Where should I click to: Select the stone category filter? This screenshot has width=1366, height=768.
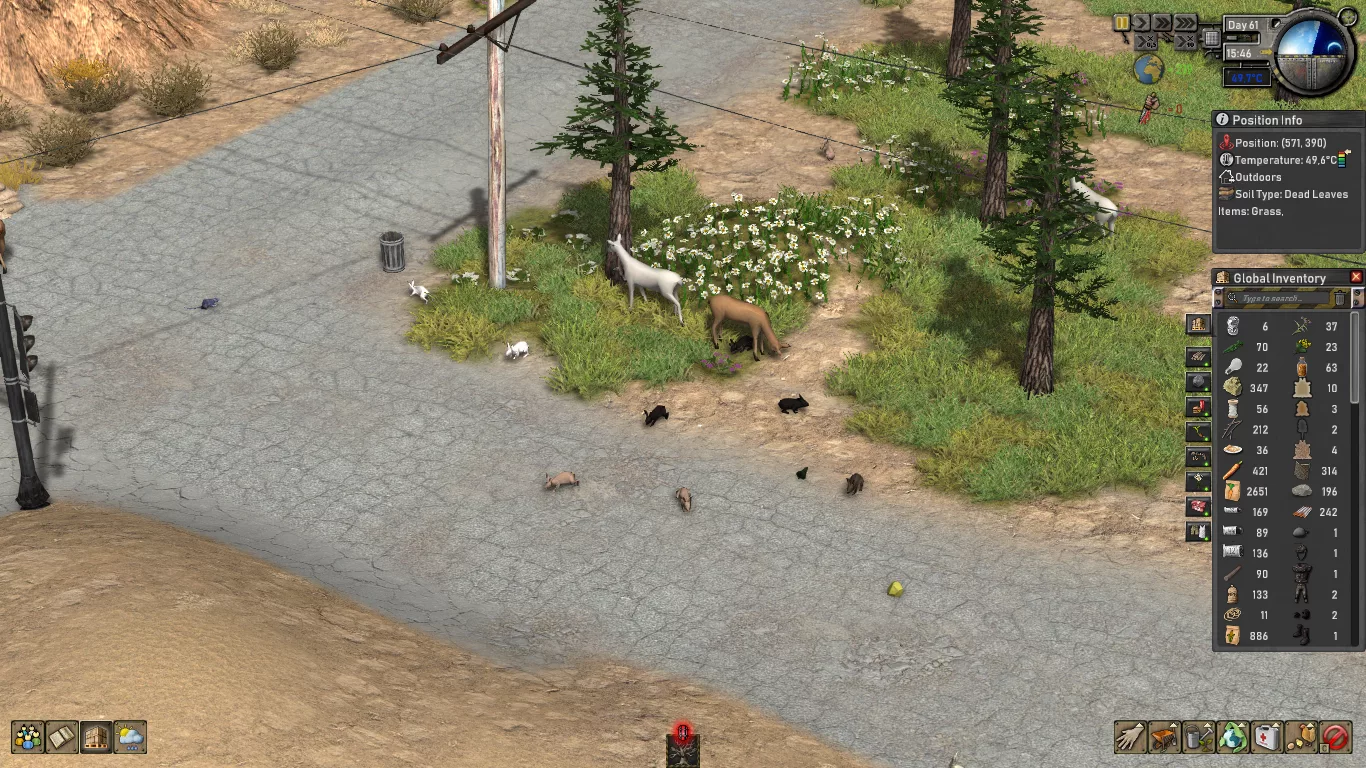[x=1198, y=382]
